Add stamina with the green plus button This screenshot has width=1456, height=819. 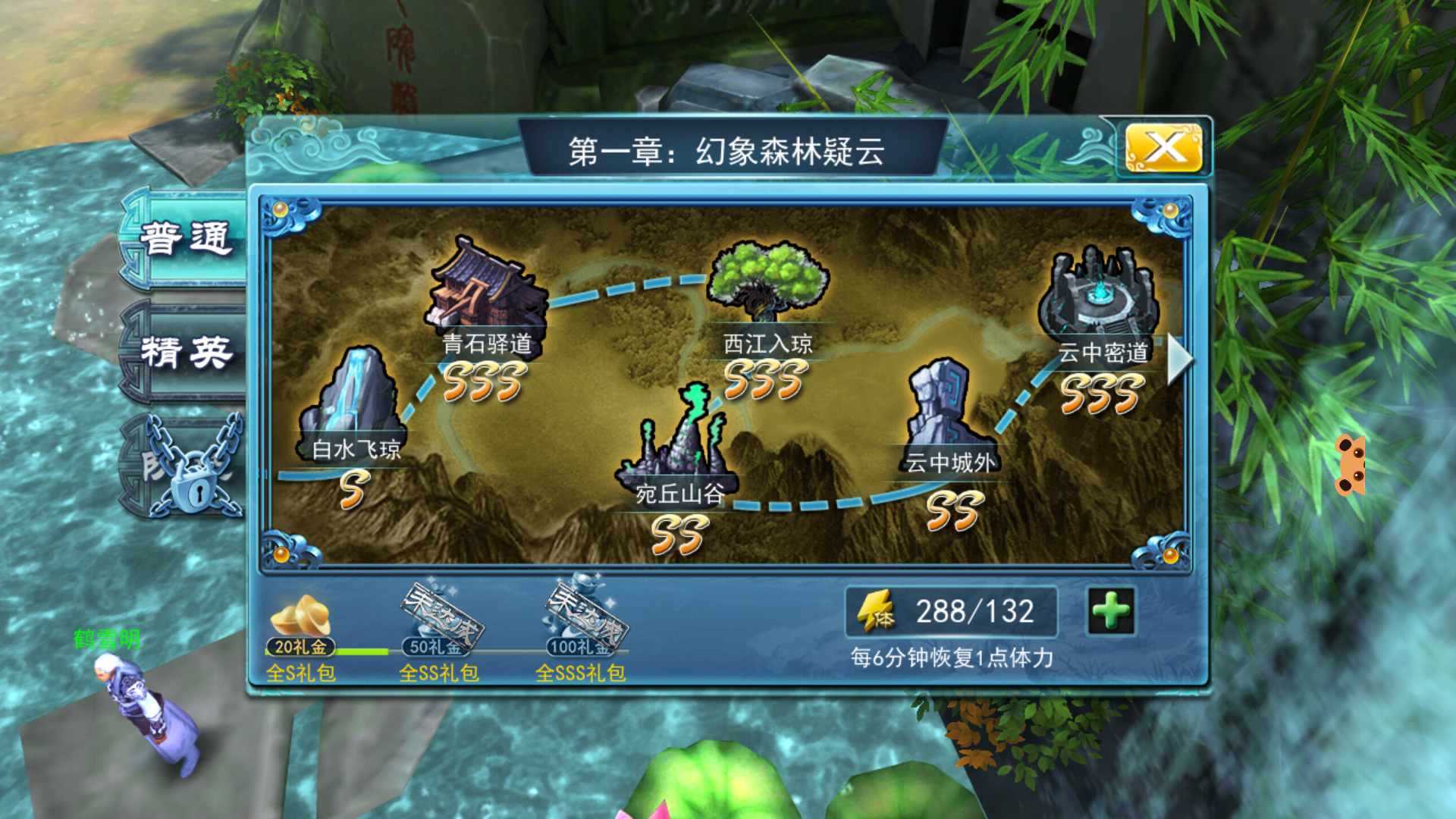click(x=1111, y=611)
